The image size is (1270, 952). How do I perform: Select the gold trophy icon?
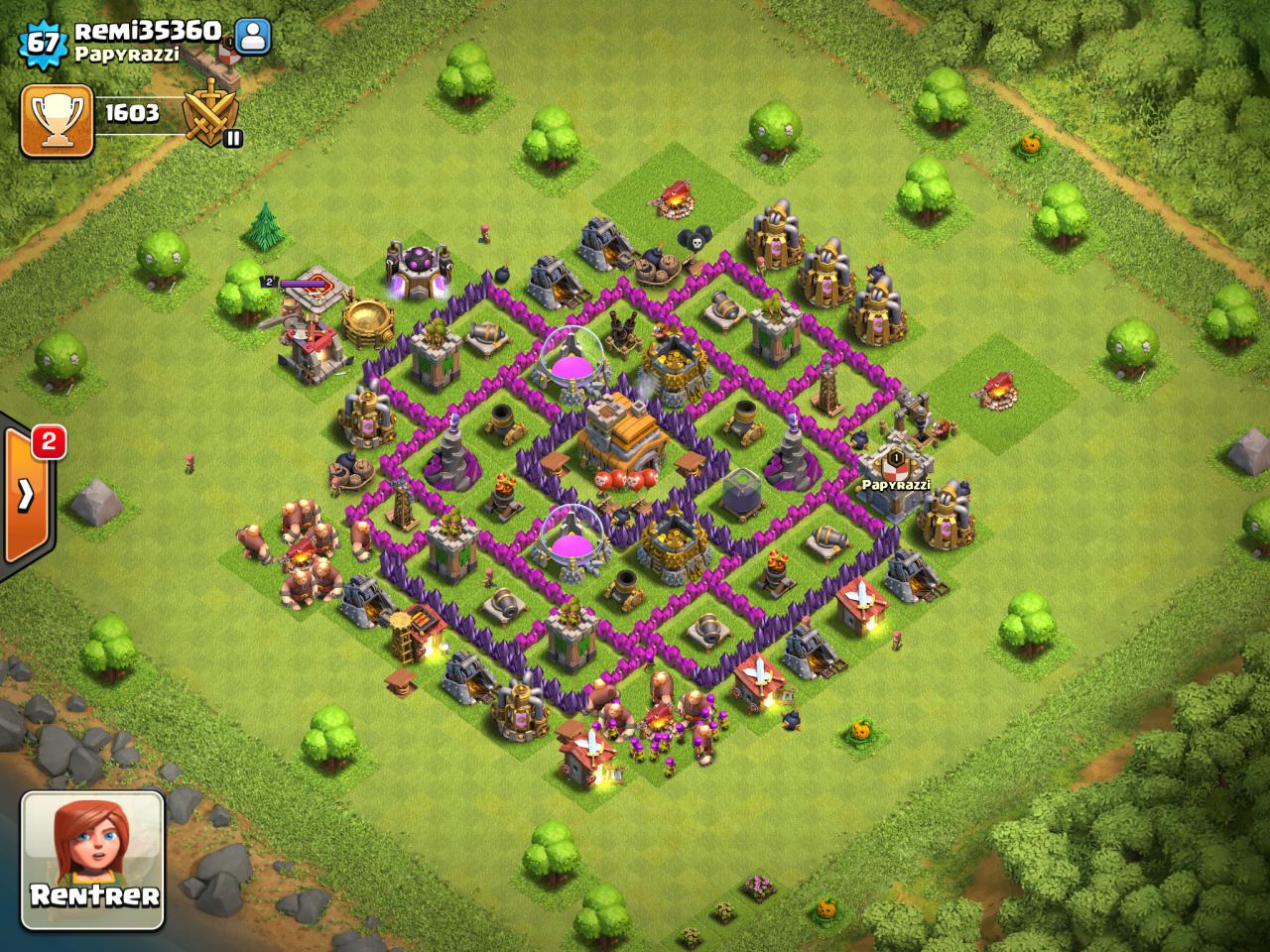pos(58,121)
